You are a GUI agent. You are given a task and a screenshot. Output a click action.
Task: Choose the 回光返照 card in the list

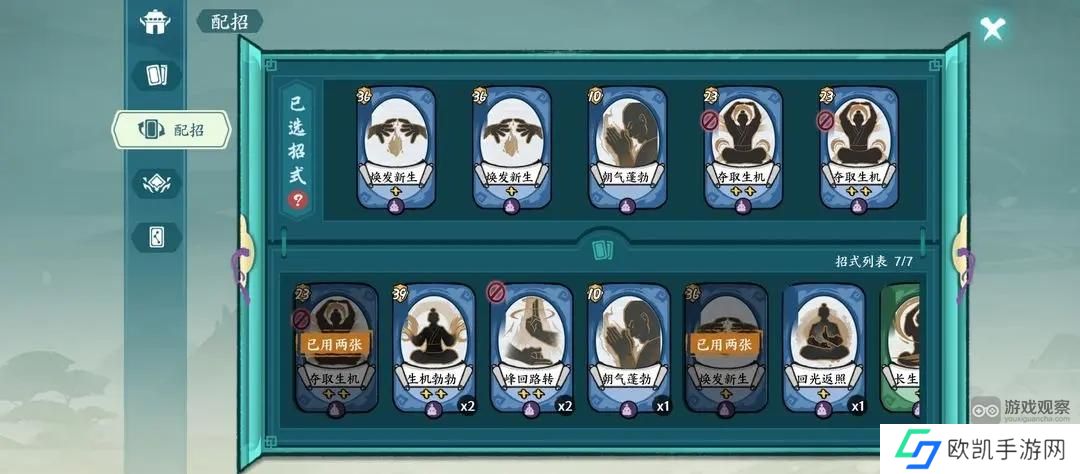point(823,348)
